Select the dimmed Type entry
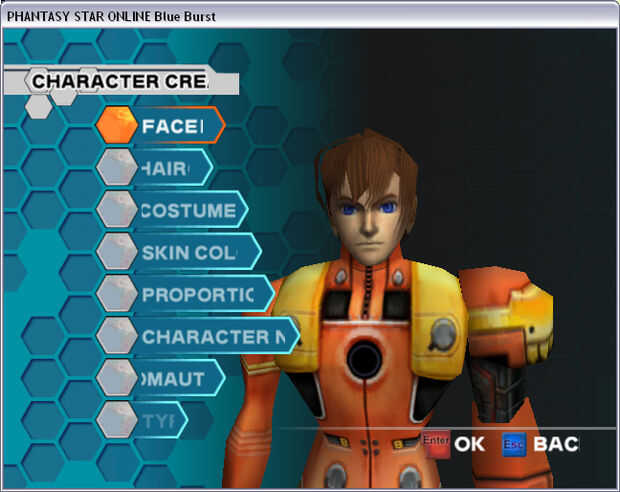The image size is (620, 492). [x=155, y=420]
